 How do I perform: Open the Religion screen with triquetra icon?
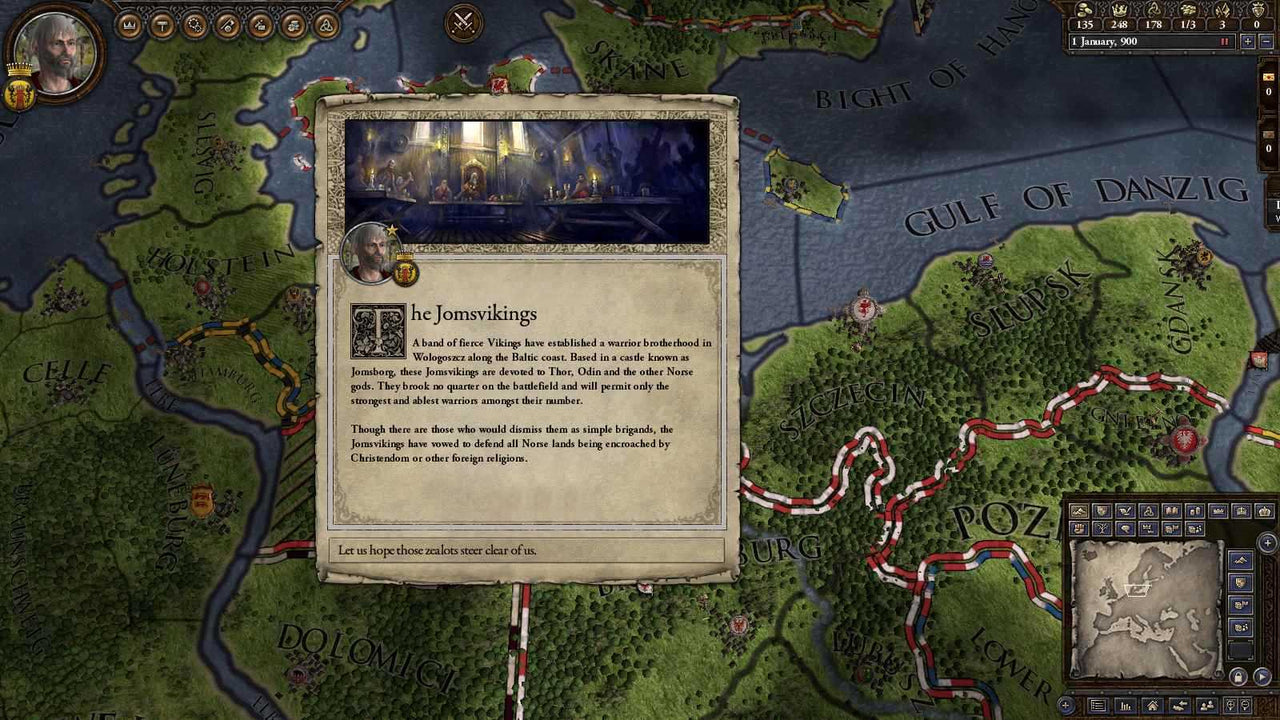pyautogui.click(x=325, y=25)
